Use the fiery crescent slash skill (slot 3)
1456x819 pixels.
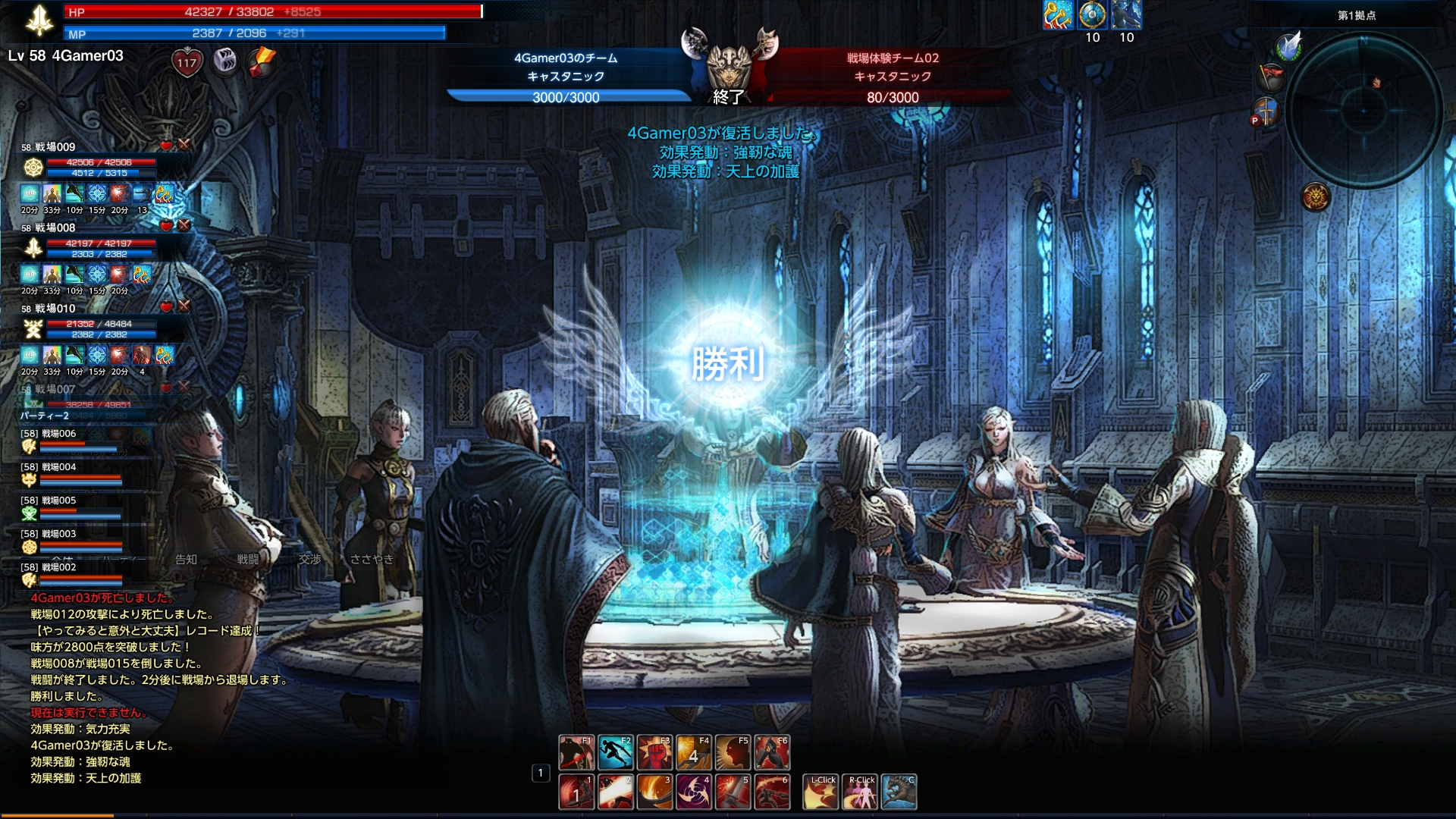(654, 792)
